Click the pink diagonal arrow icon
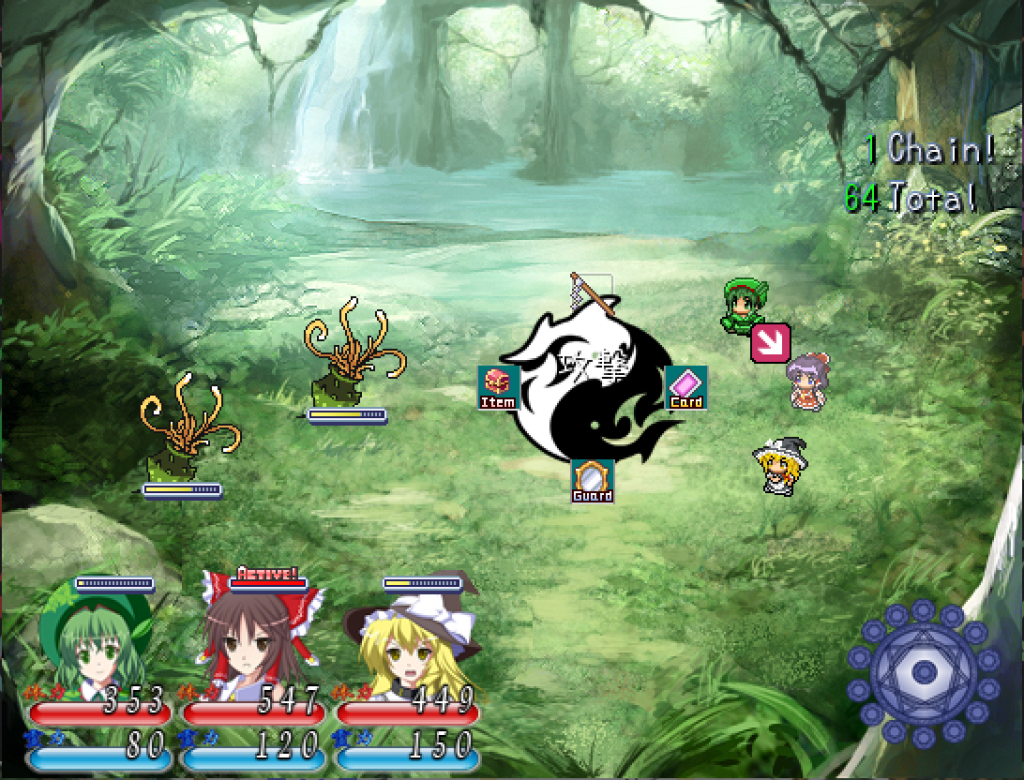This screenshot has height=780, width=1024. point(770,343)
